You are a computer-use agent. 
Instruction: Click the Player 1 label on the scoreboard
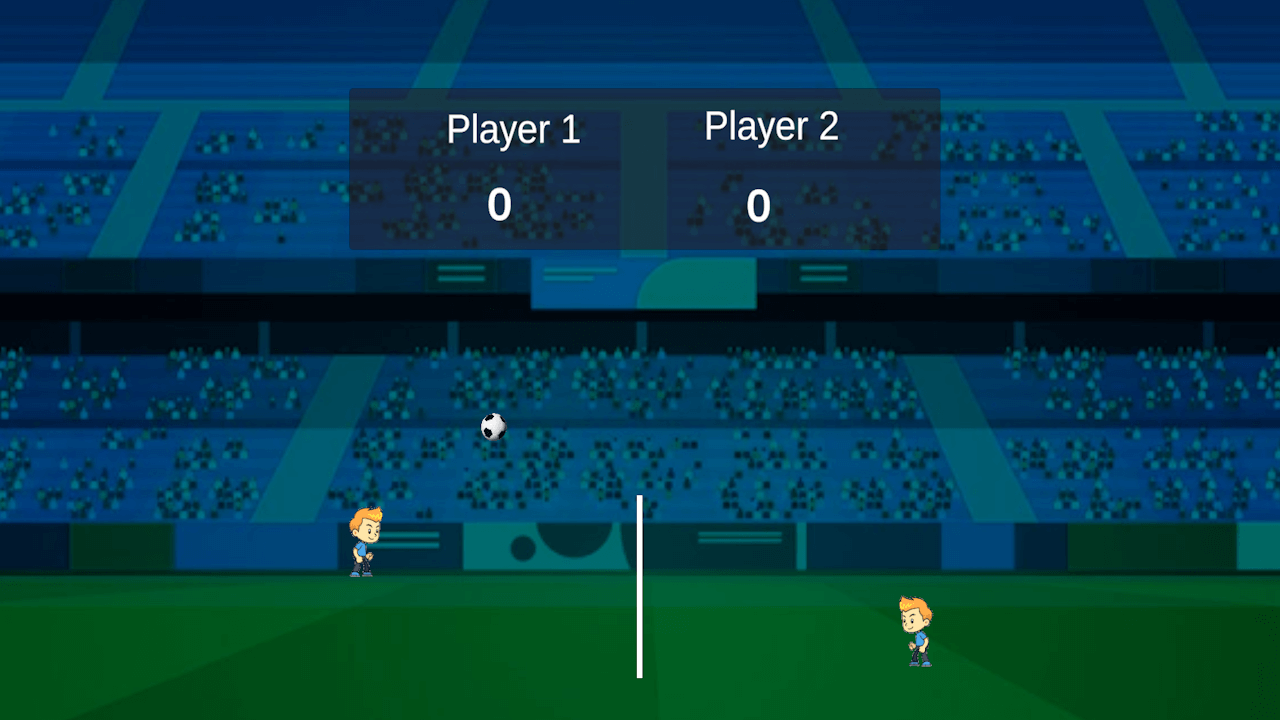tap(514, 130)
